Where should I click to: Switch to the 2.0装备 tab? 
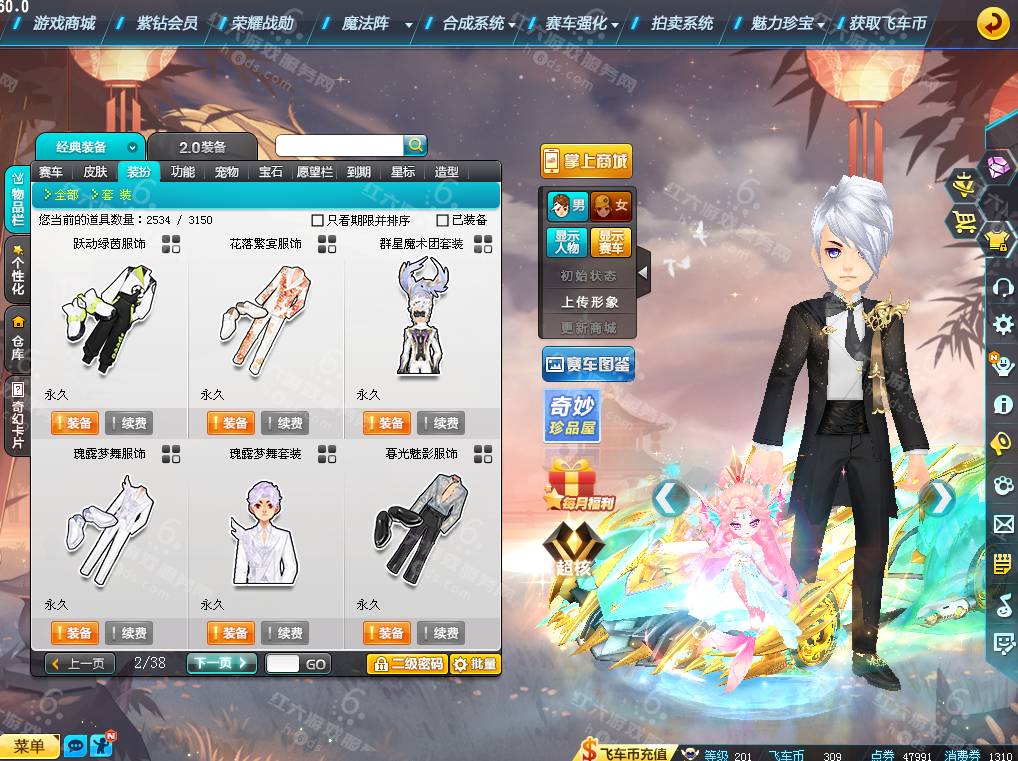(203, 147)
